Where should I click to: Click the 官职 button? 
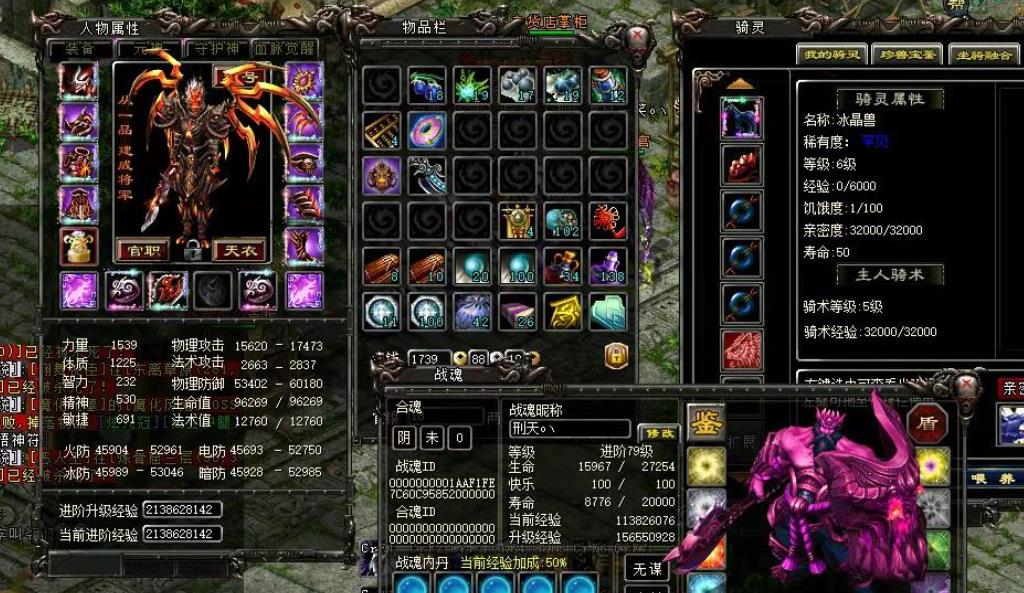(x=143, y=249)
